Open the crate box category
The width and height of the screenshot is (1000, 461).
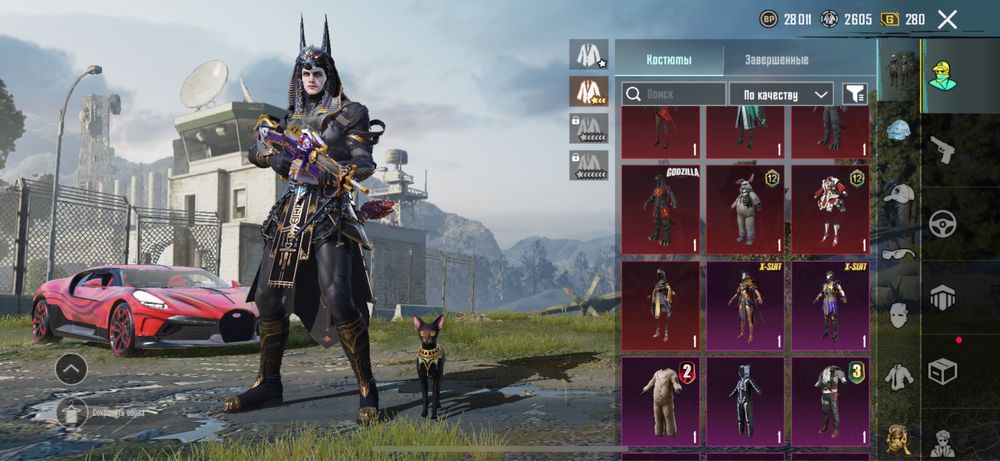click(x=943, y=371)
